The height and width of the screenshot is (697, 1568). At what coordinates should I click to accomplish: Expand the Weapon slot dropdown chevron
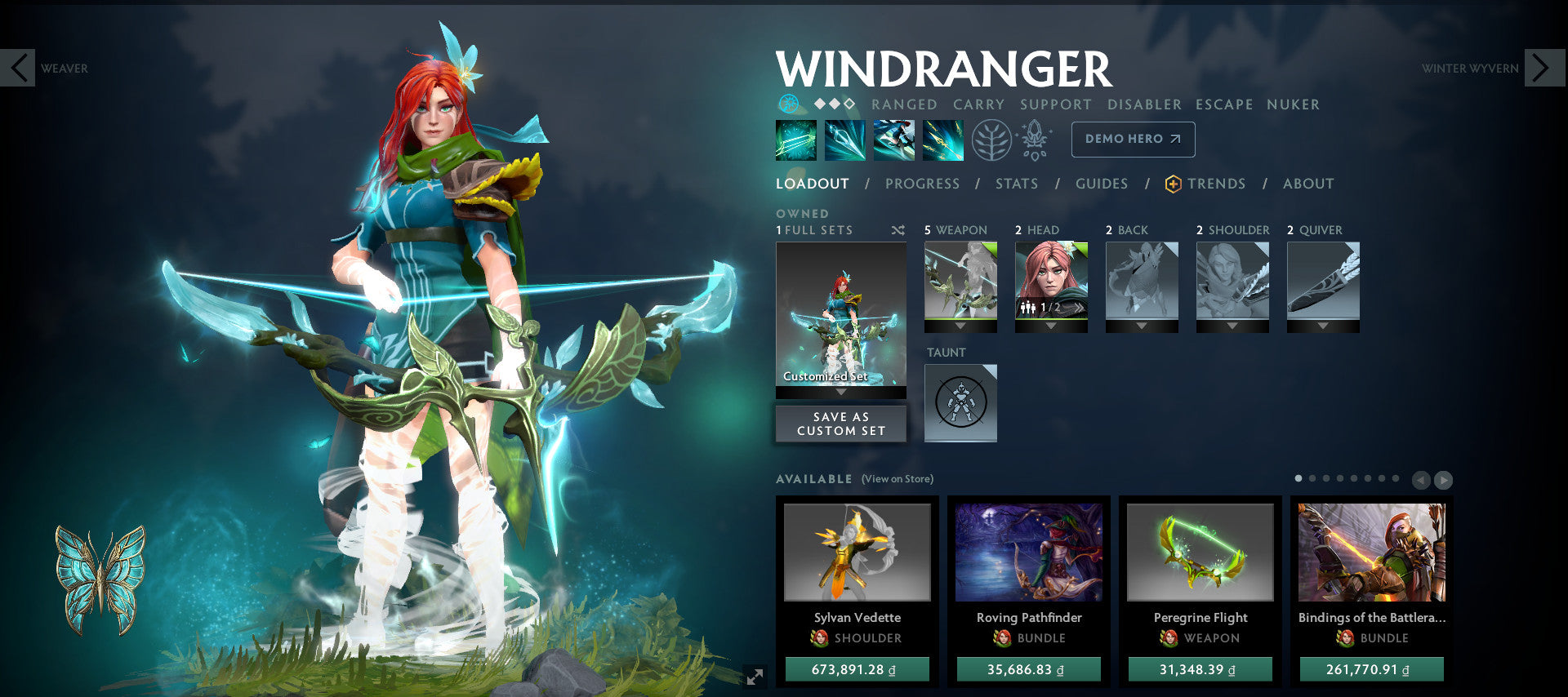click(960, 324)
